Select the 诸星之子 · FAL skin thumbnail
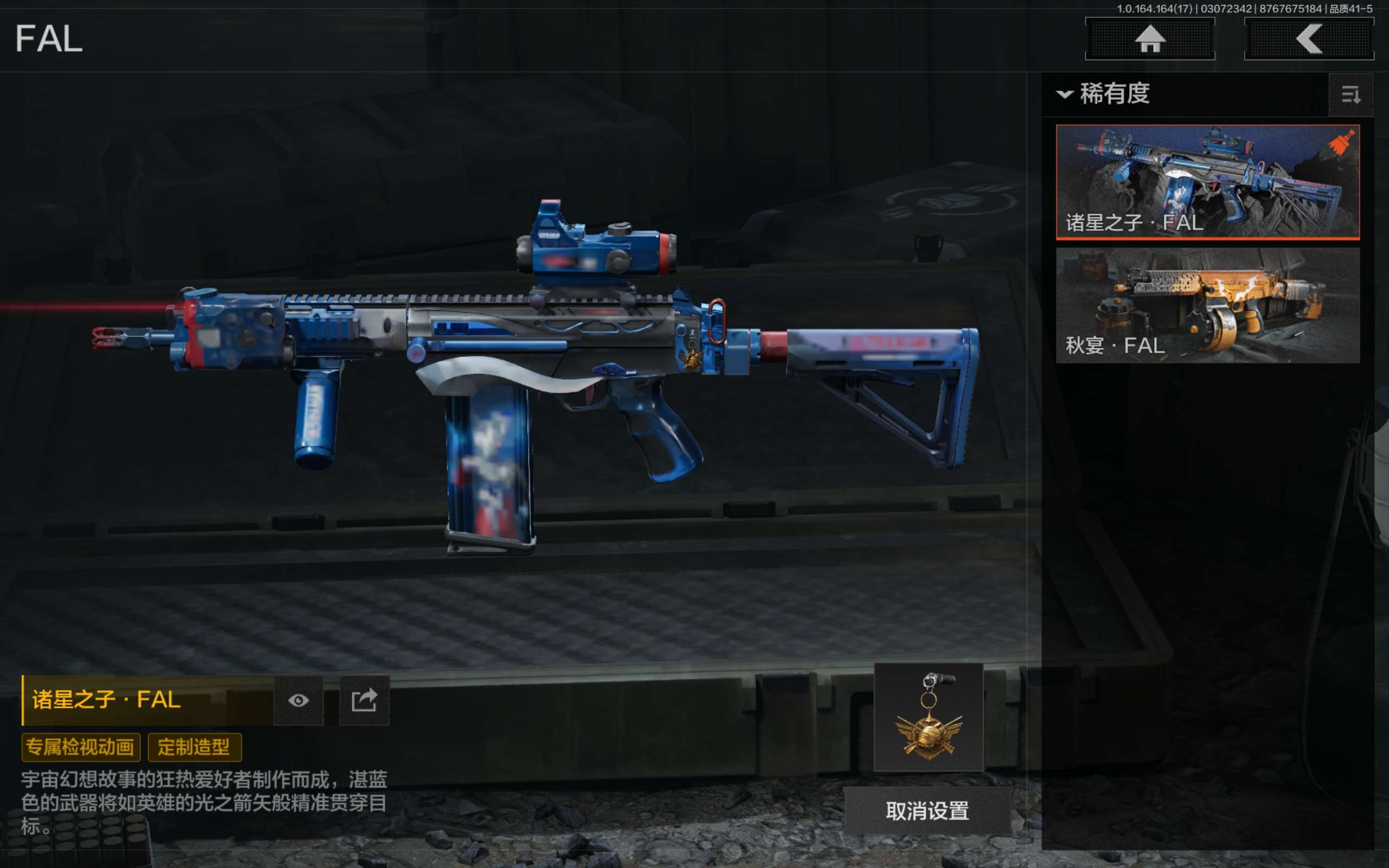 (1207, 181)
